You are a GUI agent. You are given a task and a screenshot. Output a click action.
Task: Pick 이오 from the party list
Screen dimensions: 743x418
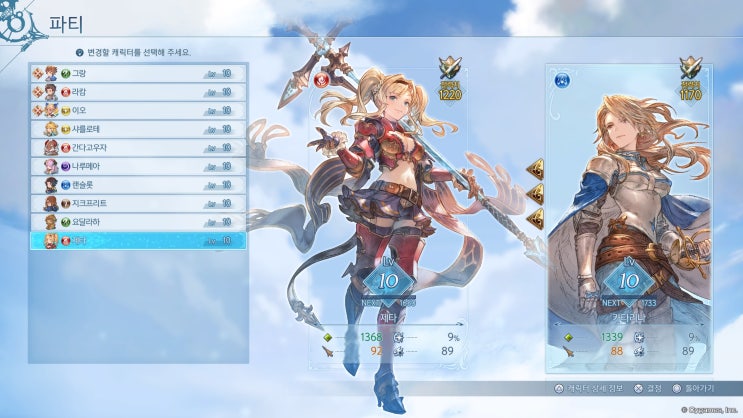(138, 110)
